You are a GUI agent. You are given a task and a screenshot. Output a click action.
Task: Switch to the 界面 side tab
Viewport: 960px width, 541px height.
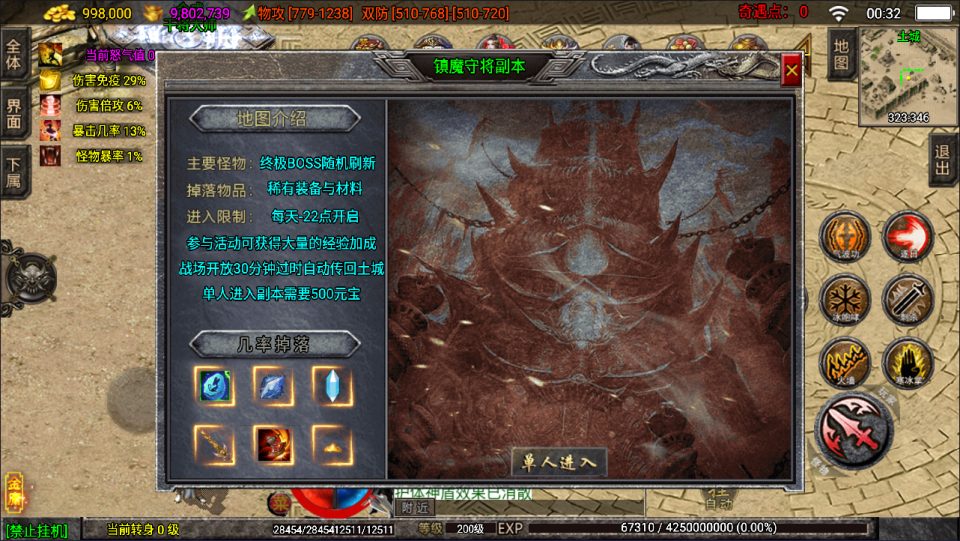14,113
